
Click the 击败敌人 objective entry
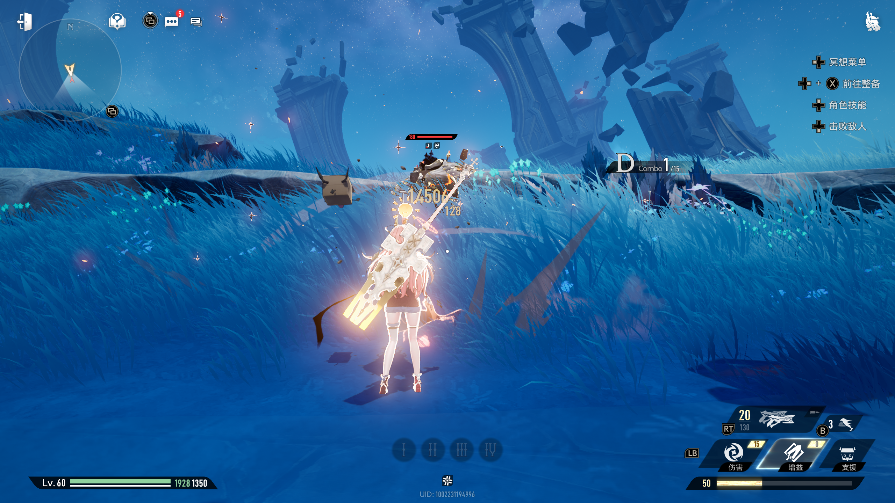tap(848, 126)
